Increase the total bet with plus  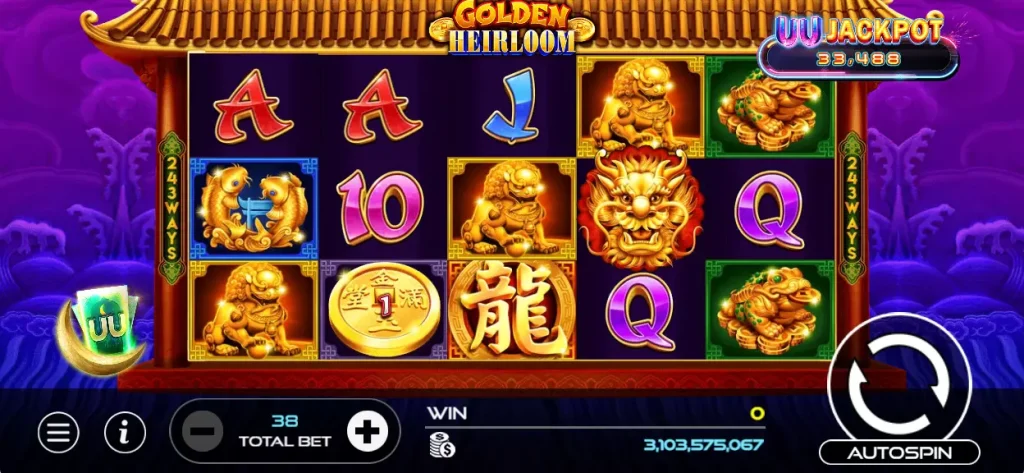[367, 432]
